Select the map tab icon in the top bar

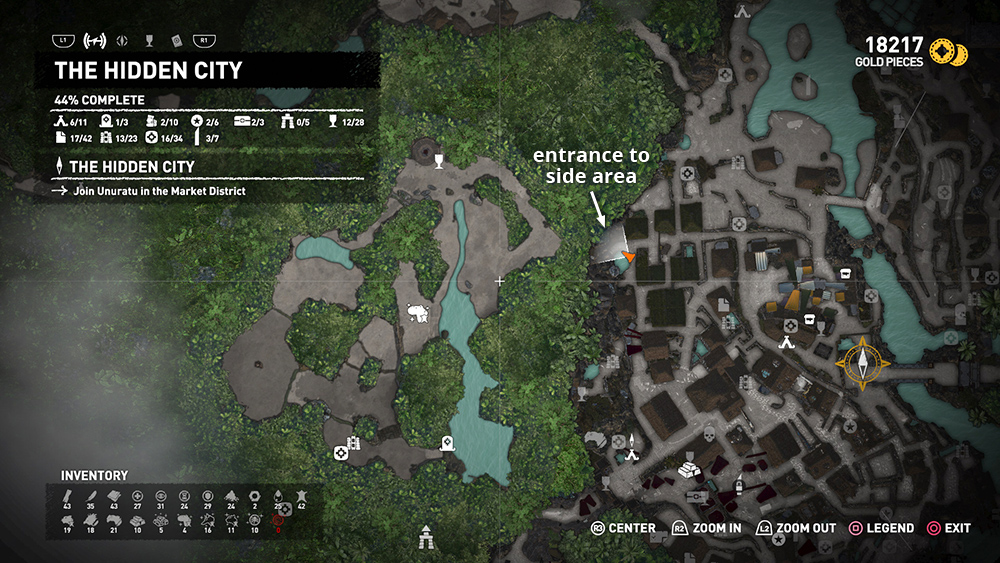coord(98,41)
